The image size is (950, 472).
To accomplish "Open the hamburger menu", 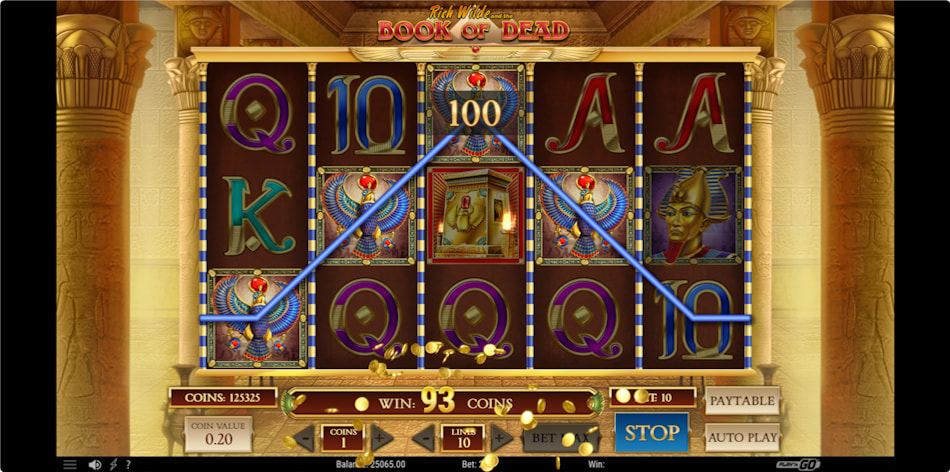I will click(70, 464).
